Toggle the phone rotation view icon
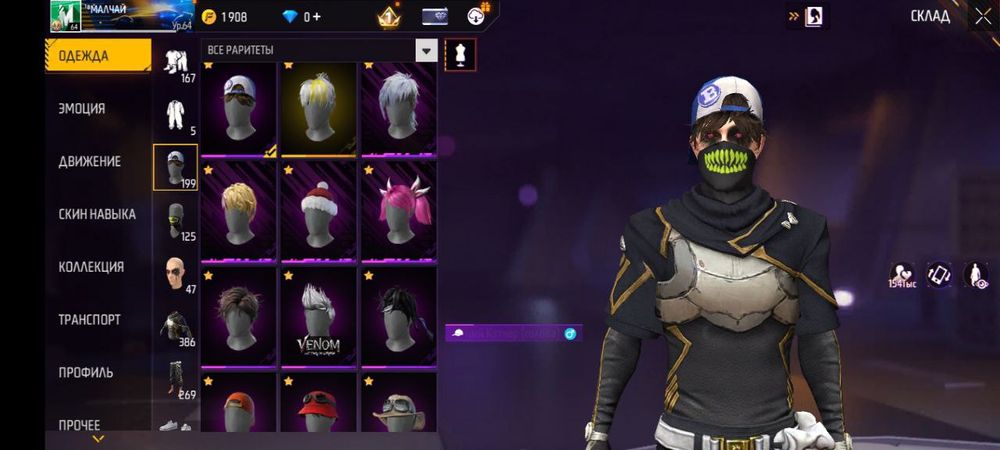1000x450 pixels. point(940,274)
